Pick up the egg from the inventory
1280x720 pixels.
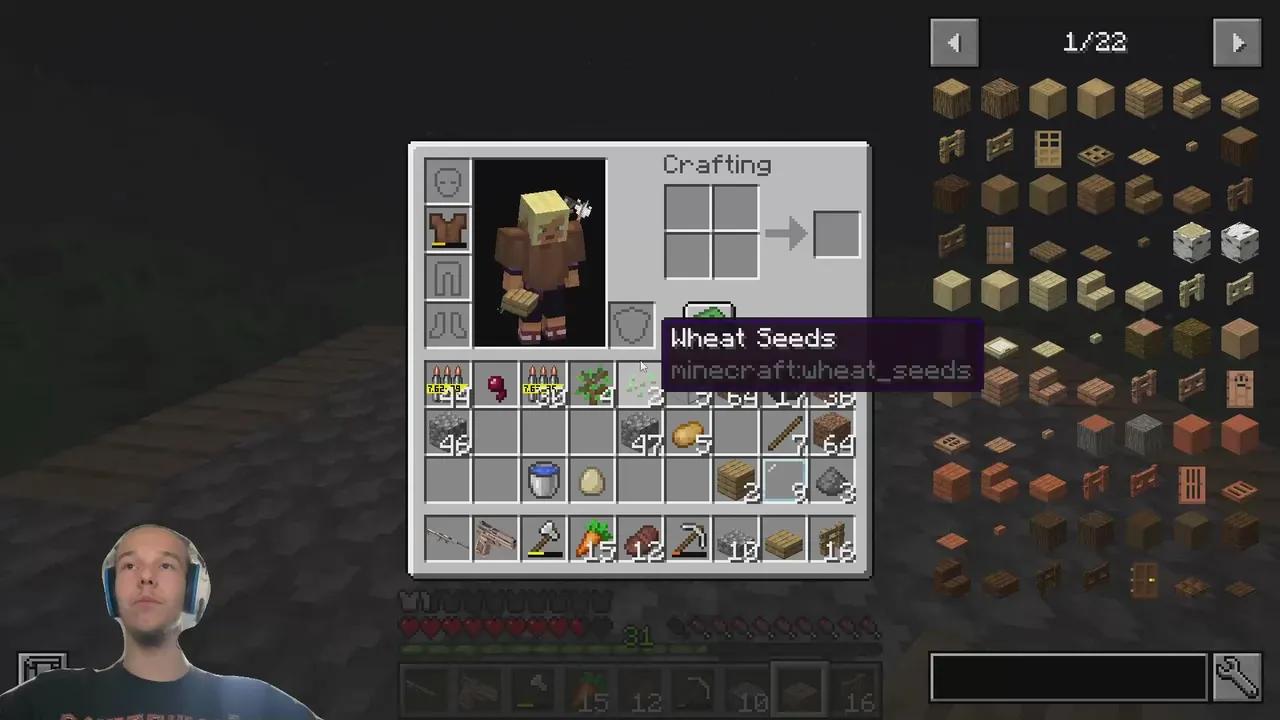[591, 481]
